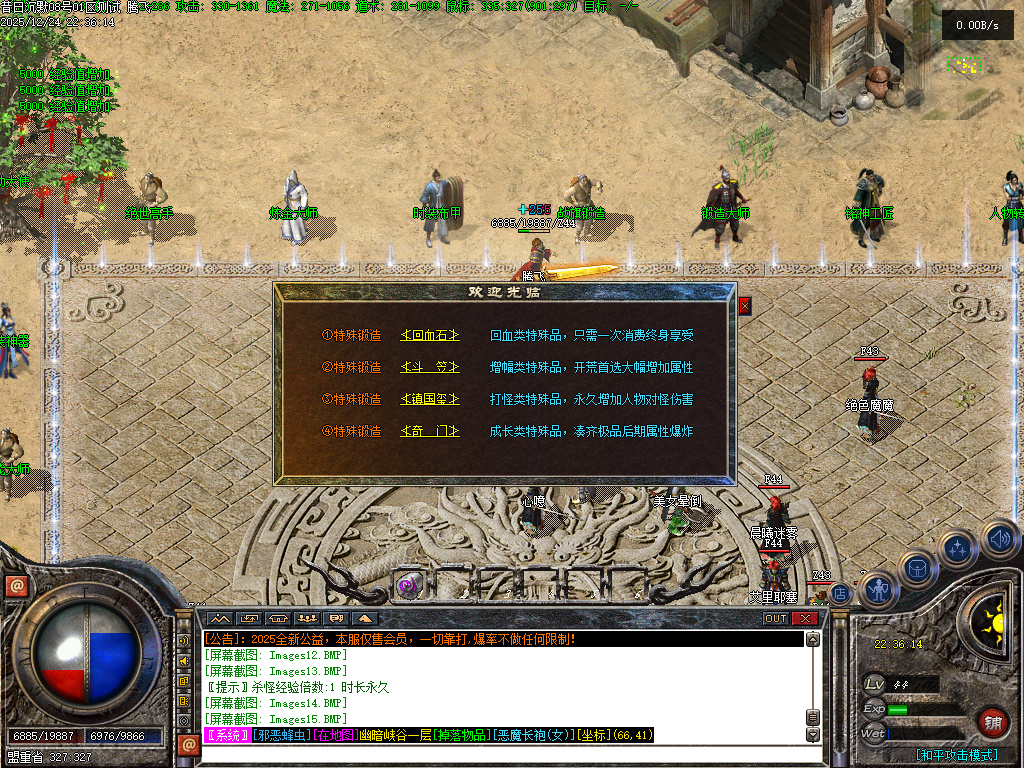Close the 欢迎光临 dialog window
The image size is (1024, 768).
(744, 306)
